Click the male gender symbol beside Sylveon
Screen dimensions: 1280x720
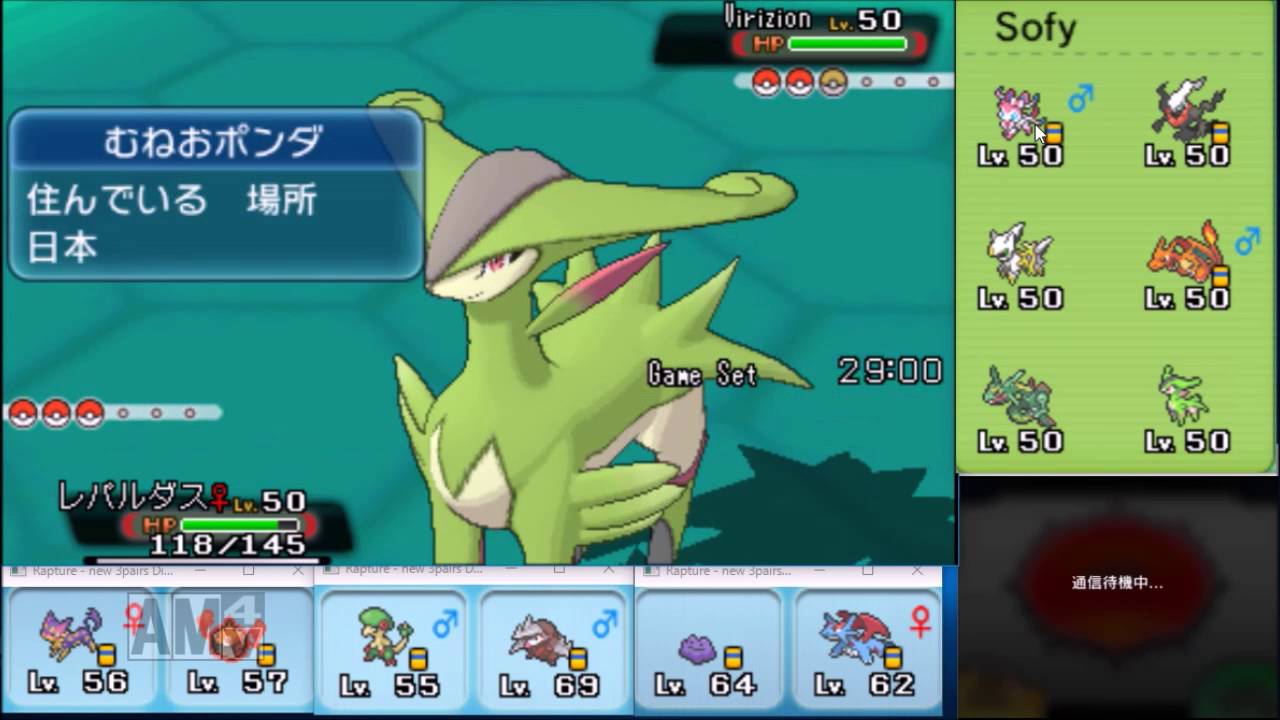coord(1079,100)
